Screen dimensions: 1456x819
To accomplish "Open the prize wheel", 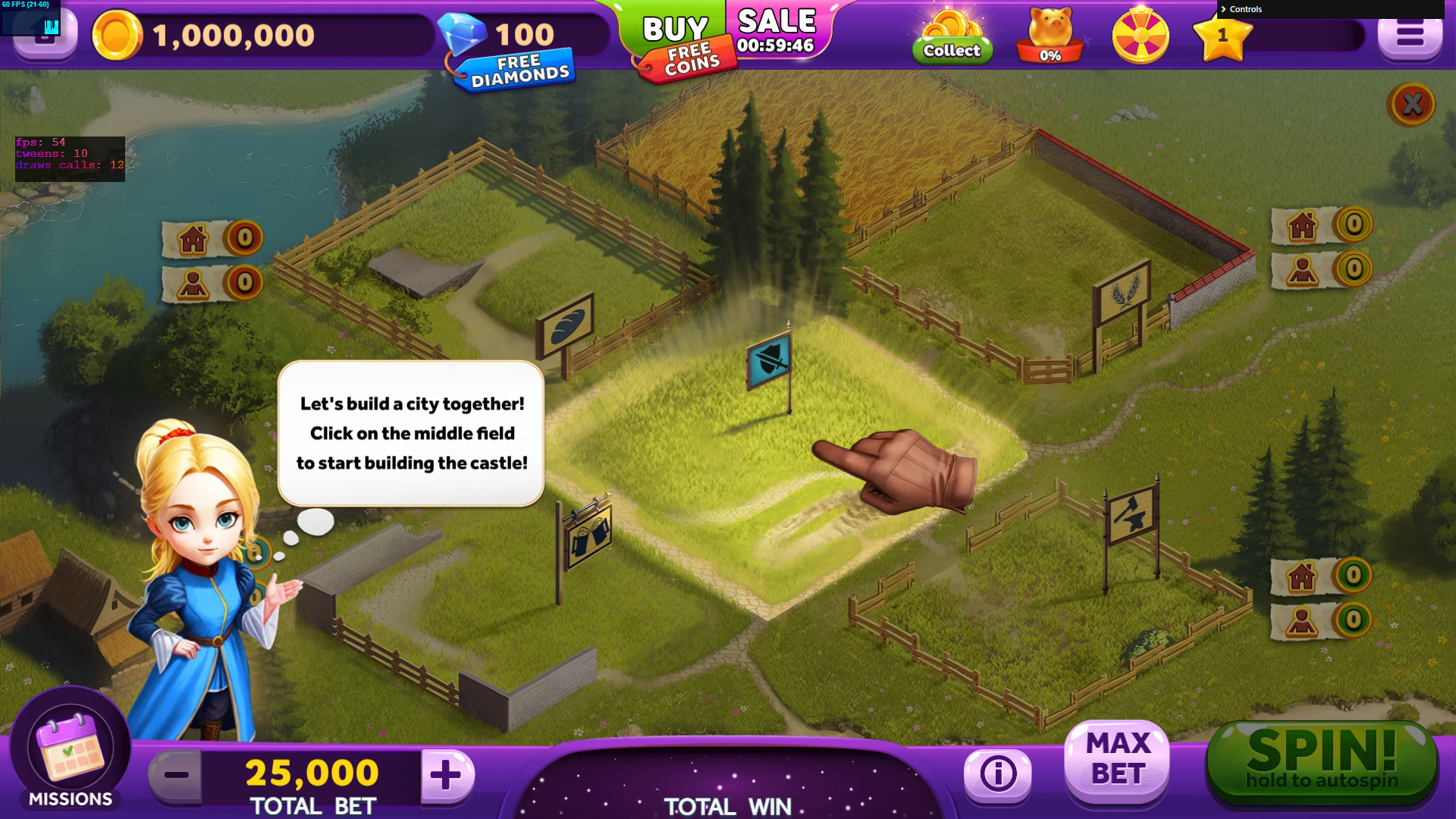I will (x=1141, y=36).
